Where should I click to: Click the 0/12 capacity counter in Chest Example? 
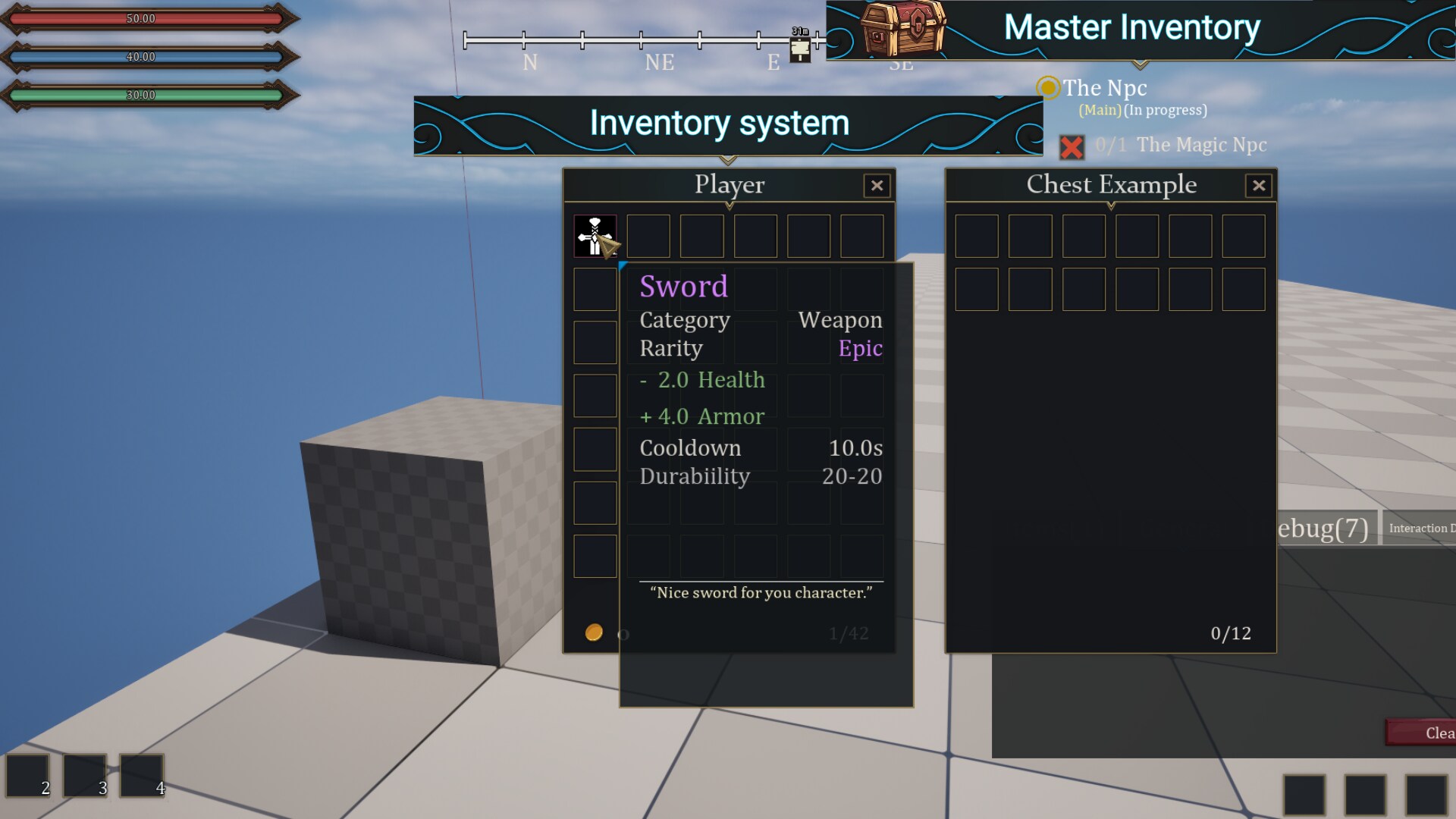1231,633
